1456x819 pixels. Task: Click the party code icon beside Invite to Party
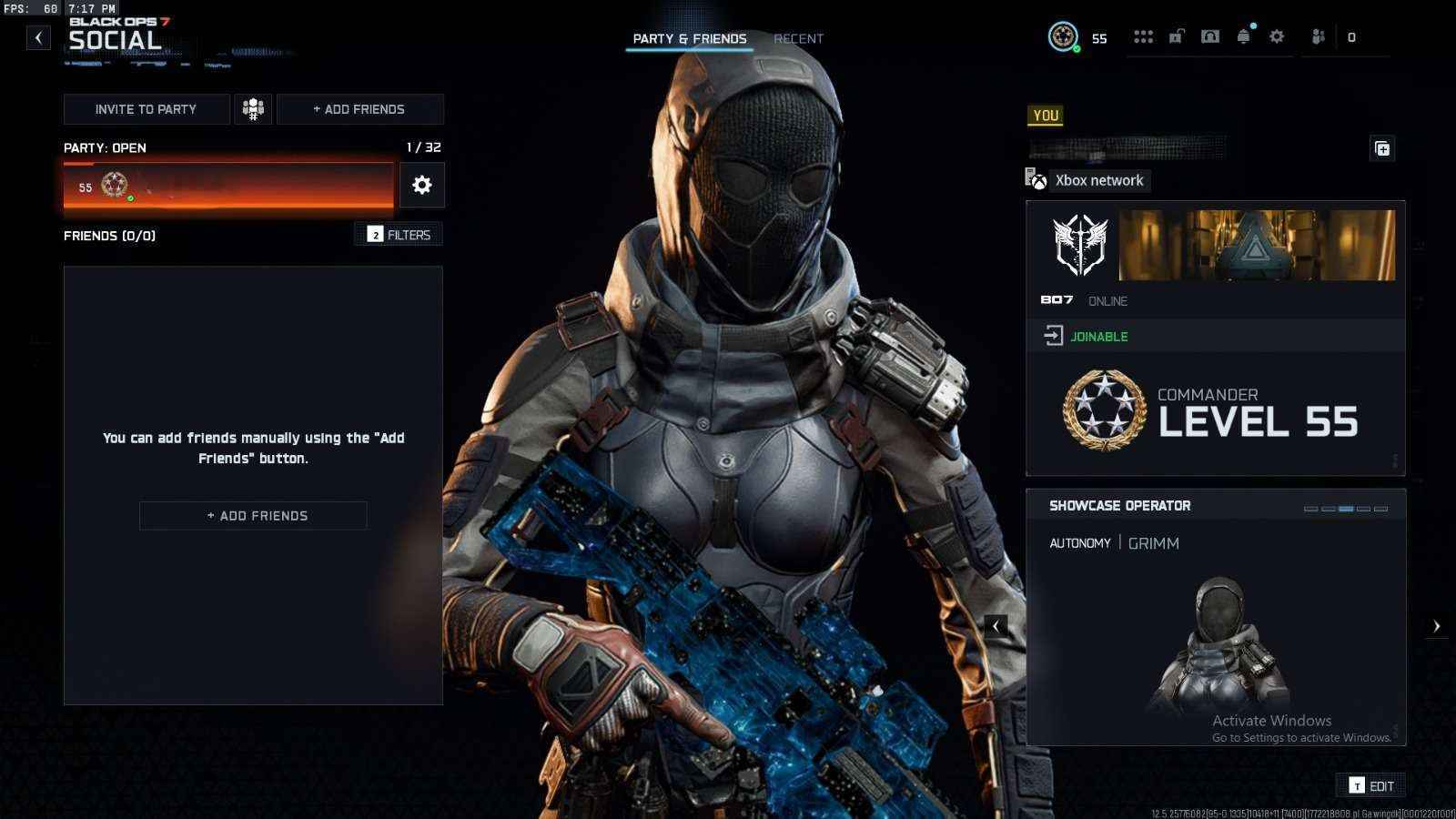(x=252, y=108)
